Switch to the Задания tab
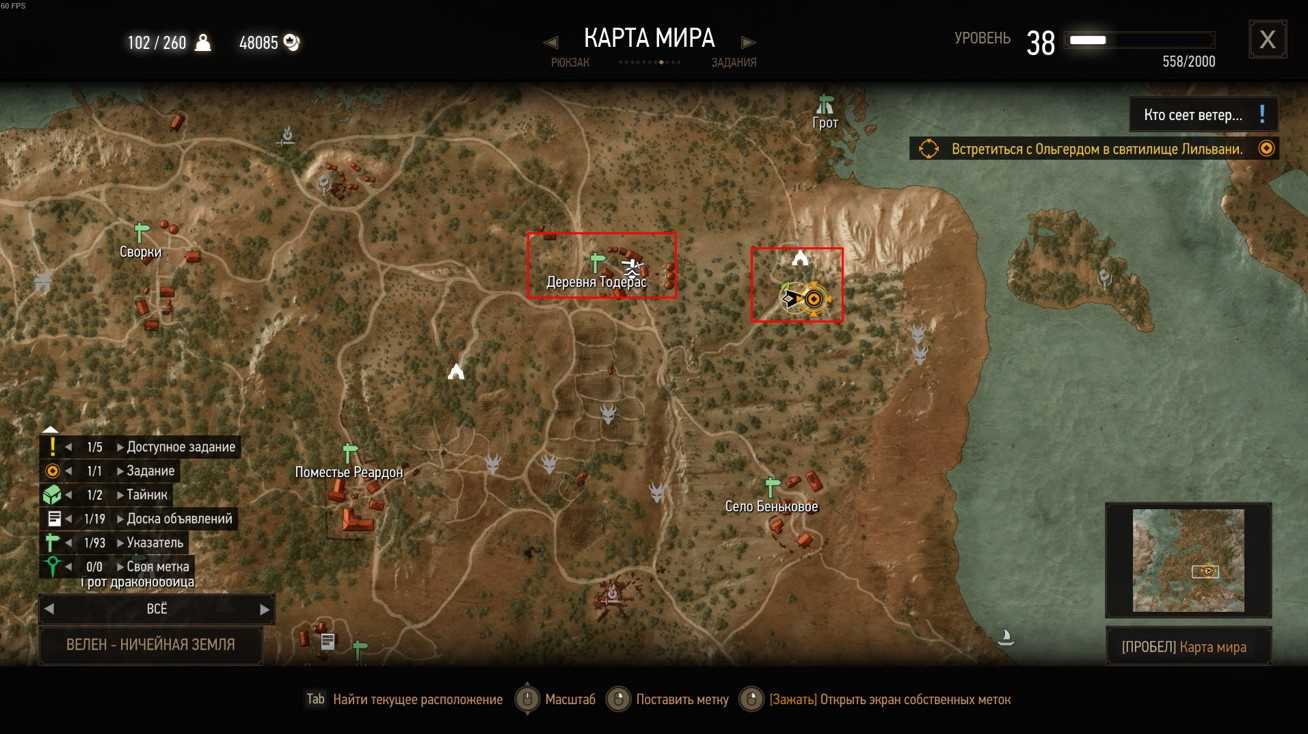This screenshot has width=1308, height=734. 733,62
